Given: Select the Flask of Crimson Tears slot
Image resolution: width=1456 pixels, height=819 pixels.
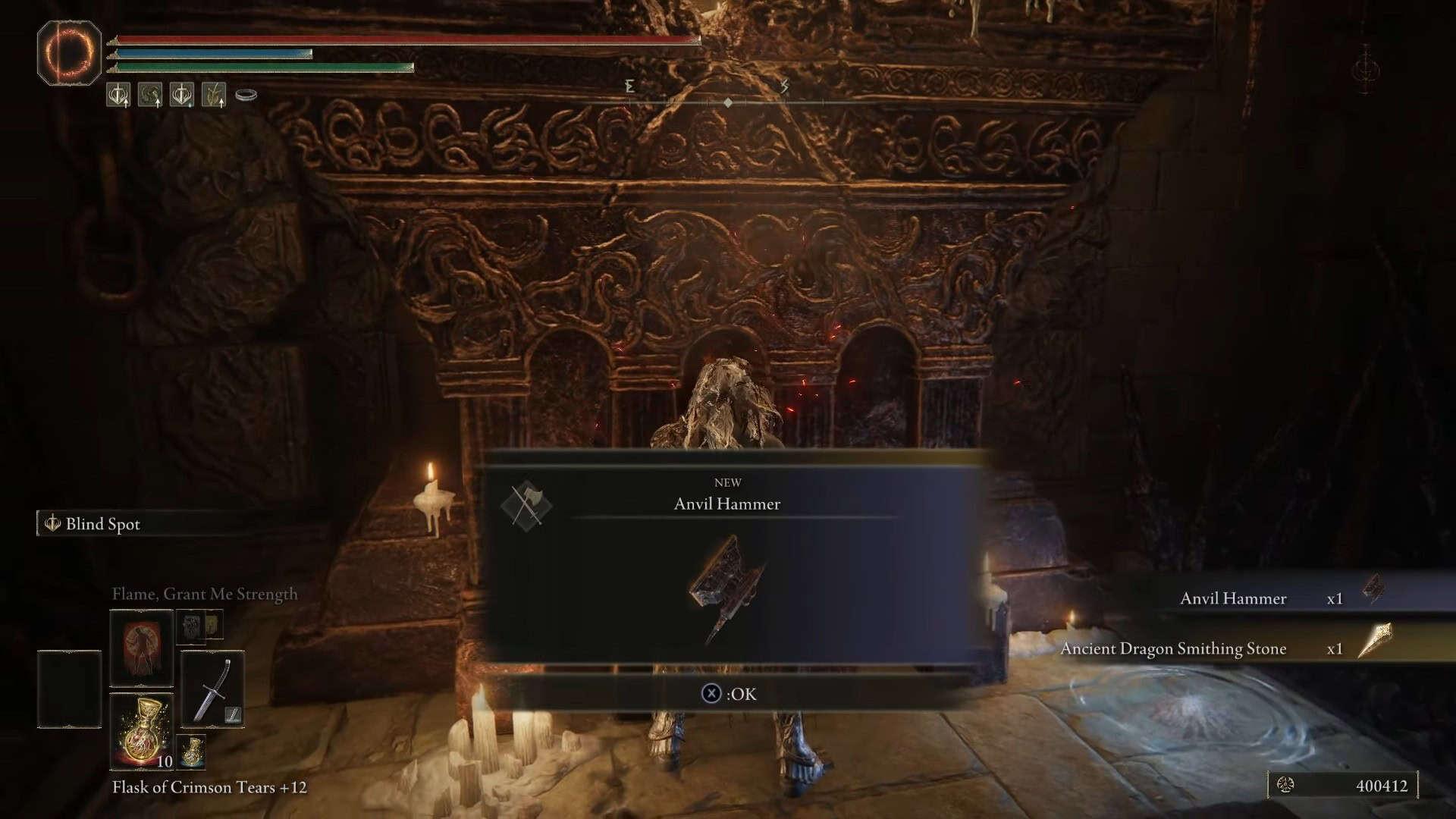Looking at the screenshot, I should [142, 732].
